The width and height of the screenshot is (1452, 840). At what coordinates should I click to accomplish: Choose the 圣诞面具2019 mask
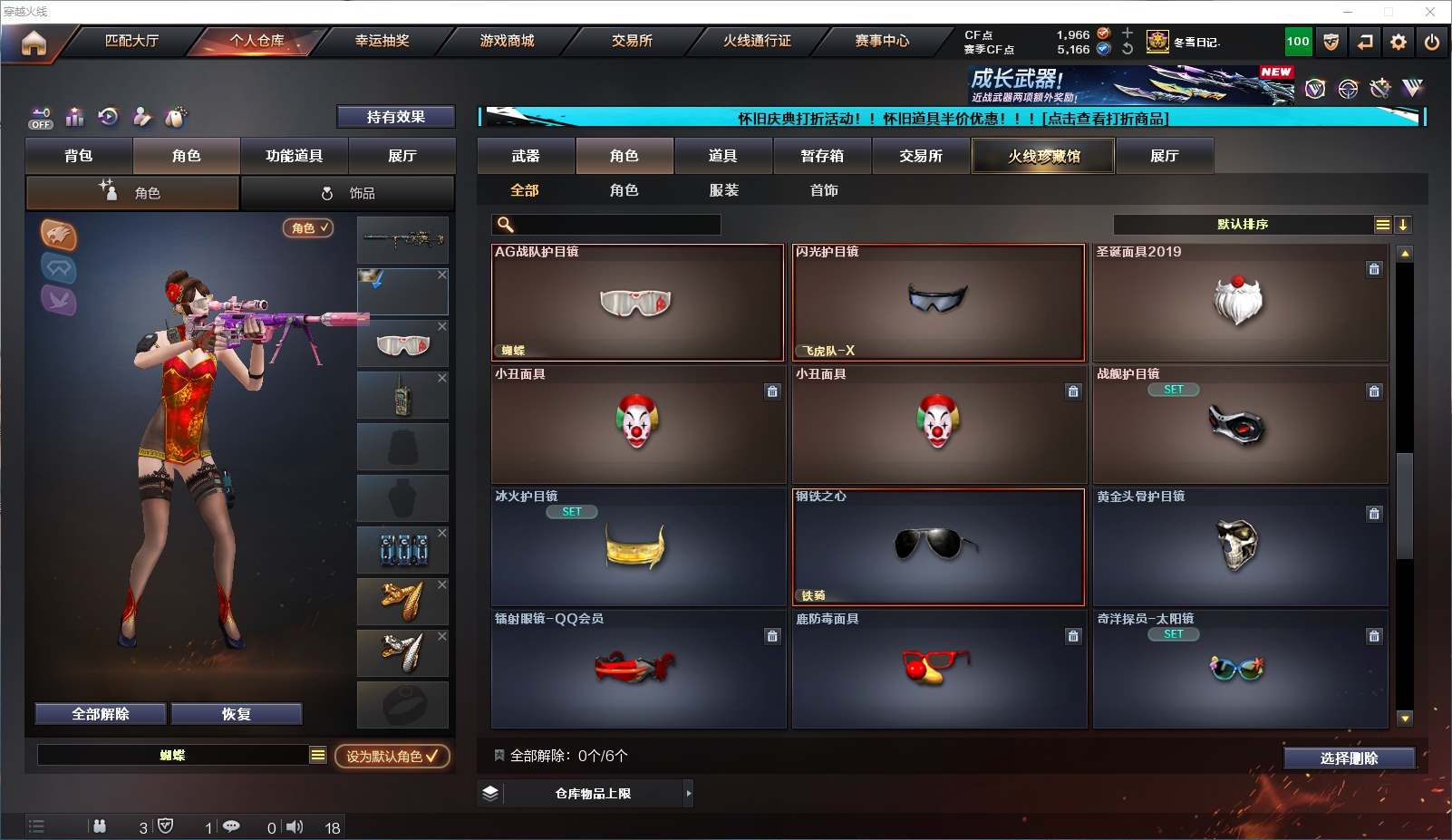[1239, 303]
